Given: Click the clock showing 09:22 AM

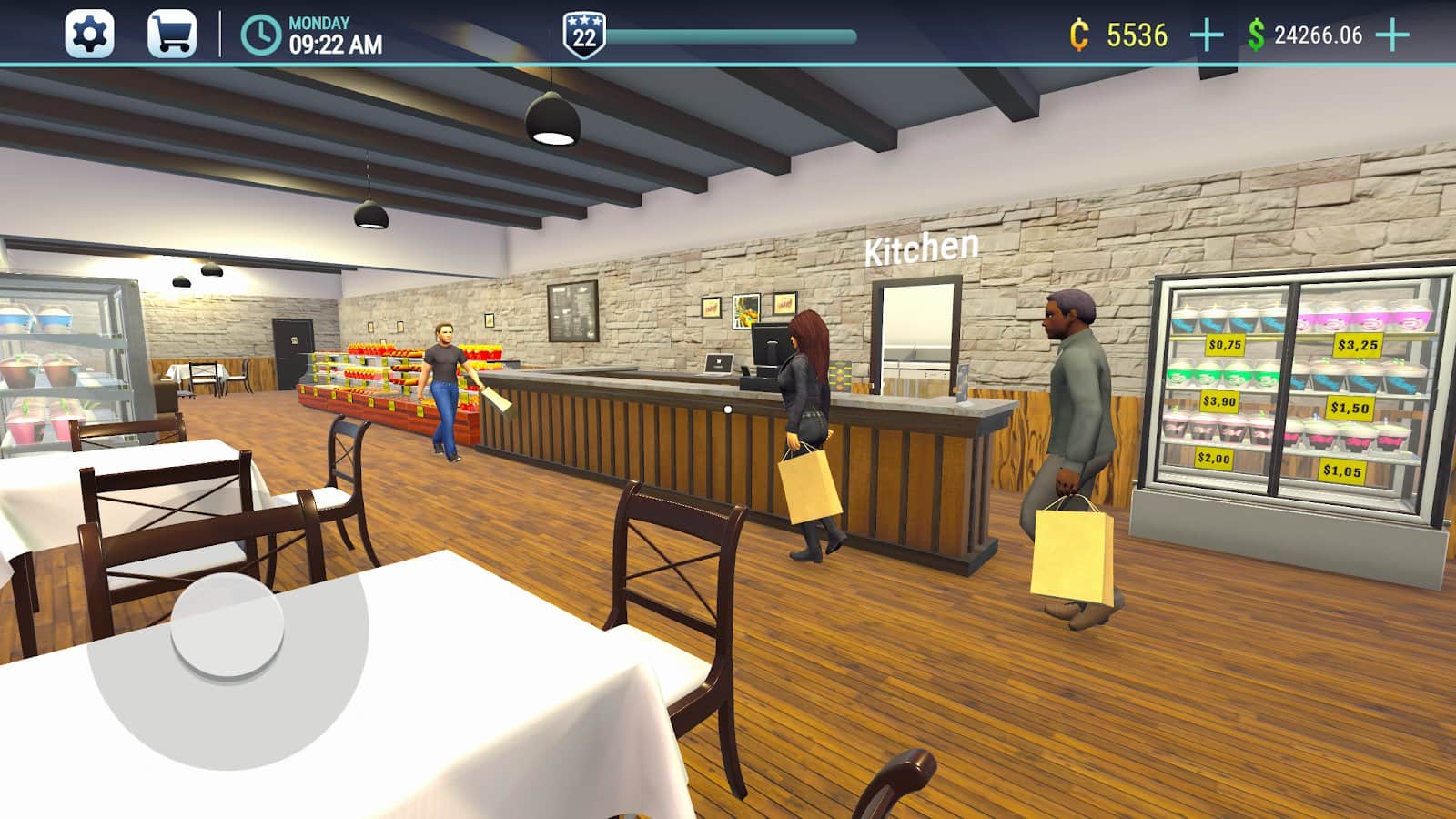Looking at the screenshot, I should (x=300, y=32).
